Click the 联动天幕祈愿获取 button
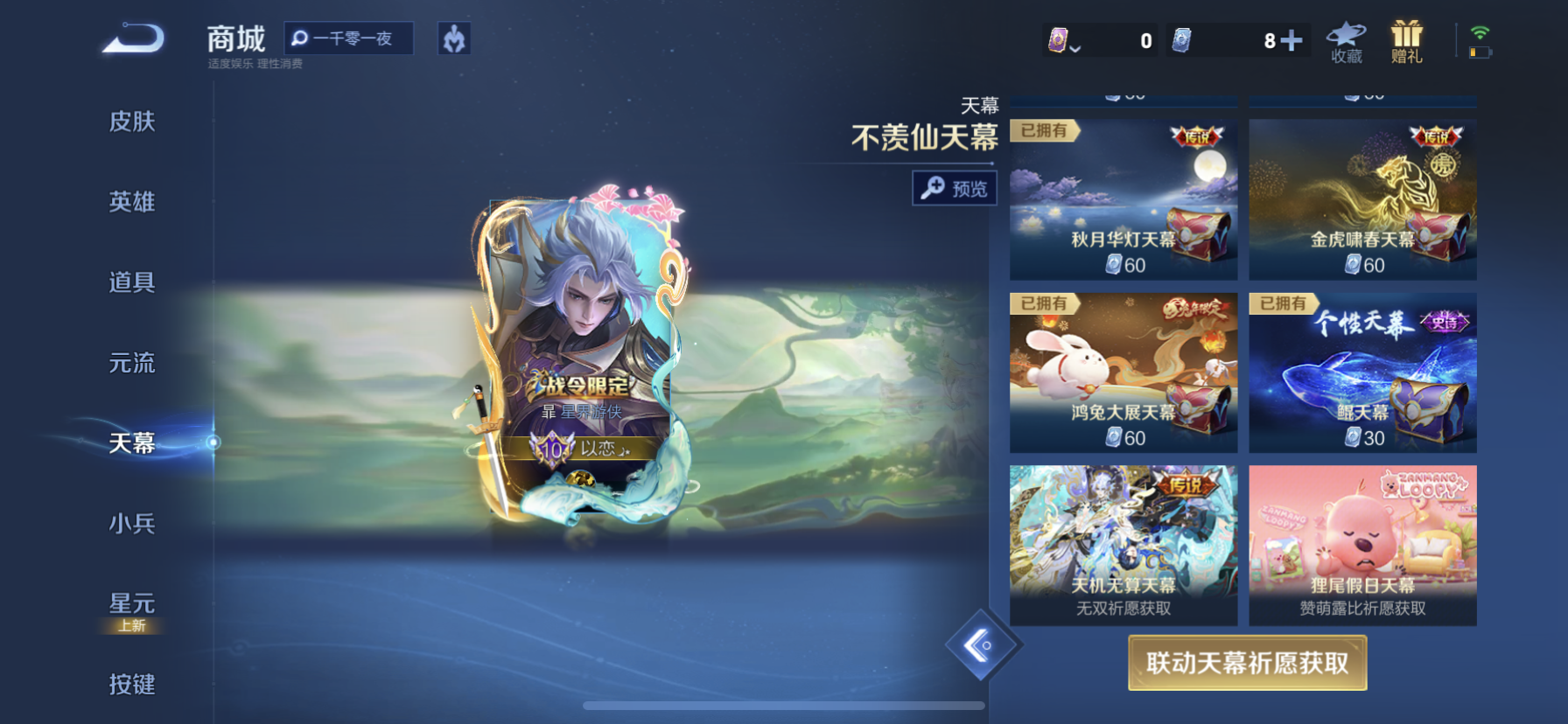The image size is (1568, 724). click(x=1247, y=663)
